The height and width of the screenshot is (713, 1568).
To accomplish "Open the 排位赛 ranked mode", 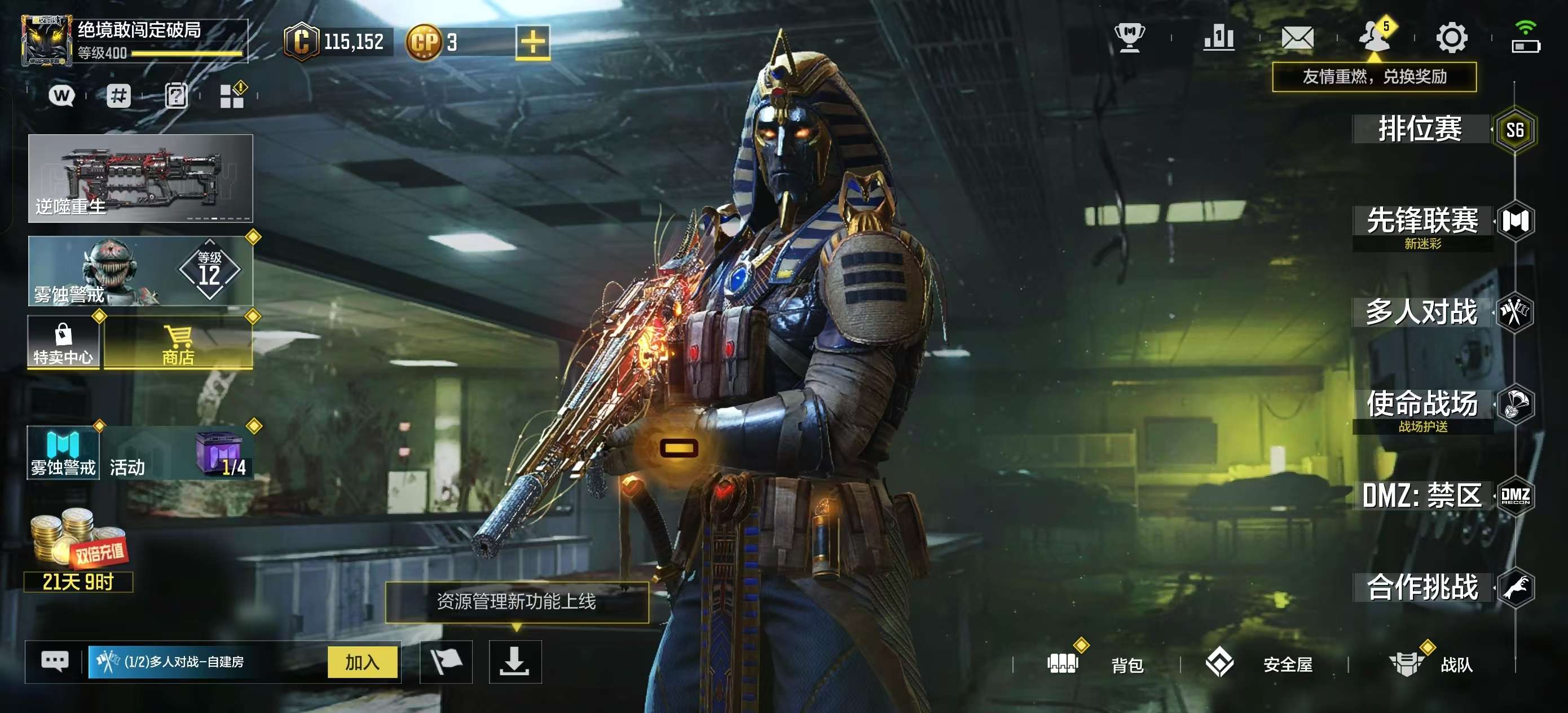I will [x=1421, y=129].
